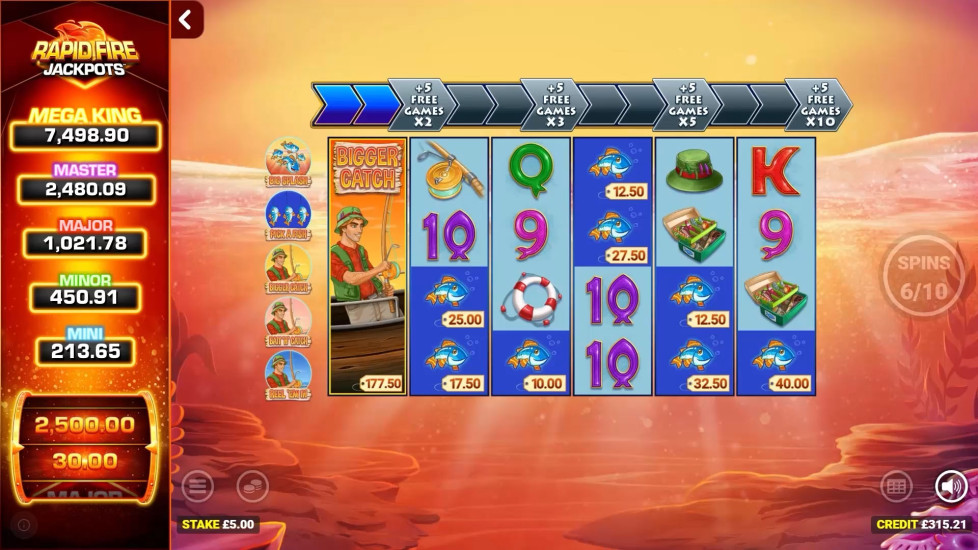Open the hamburger menu
978x550 pixels.
click(x=198, y=487)
